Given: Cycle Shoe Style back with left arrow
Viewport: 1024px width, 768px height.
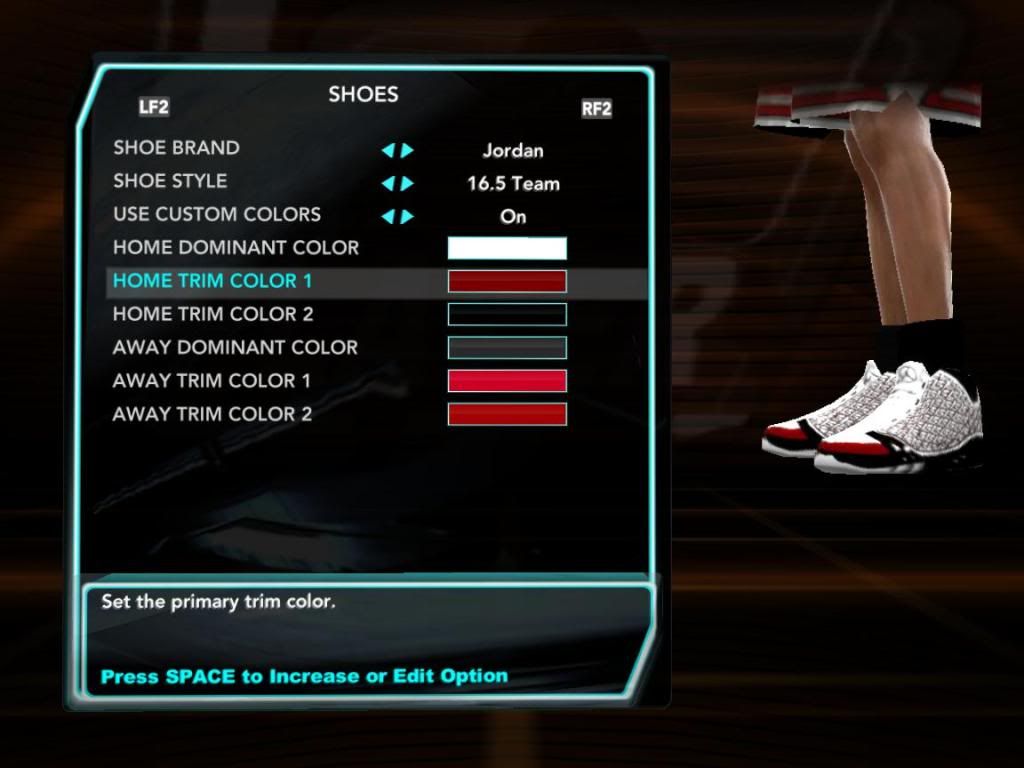Looking at the screenshot, I should [x=387, y=184].
